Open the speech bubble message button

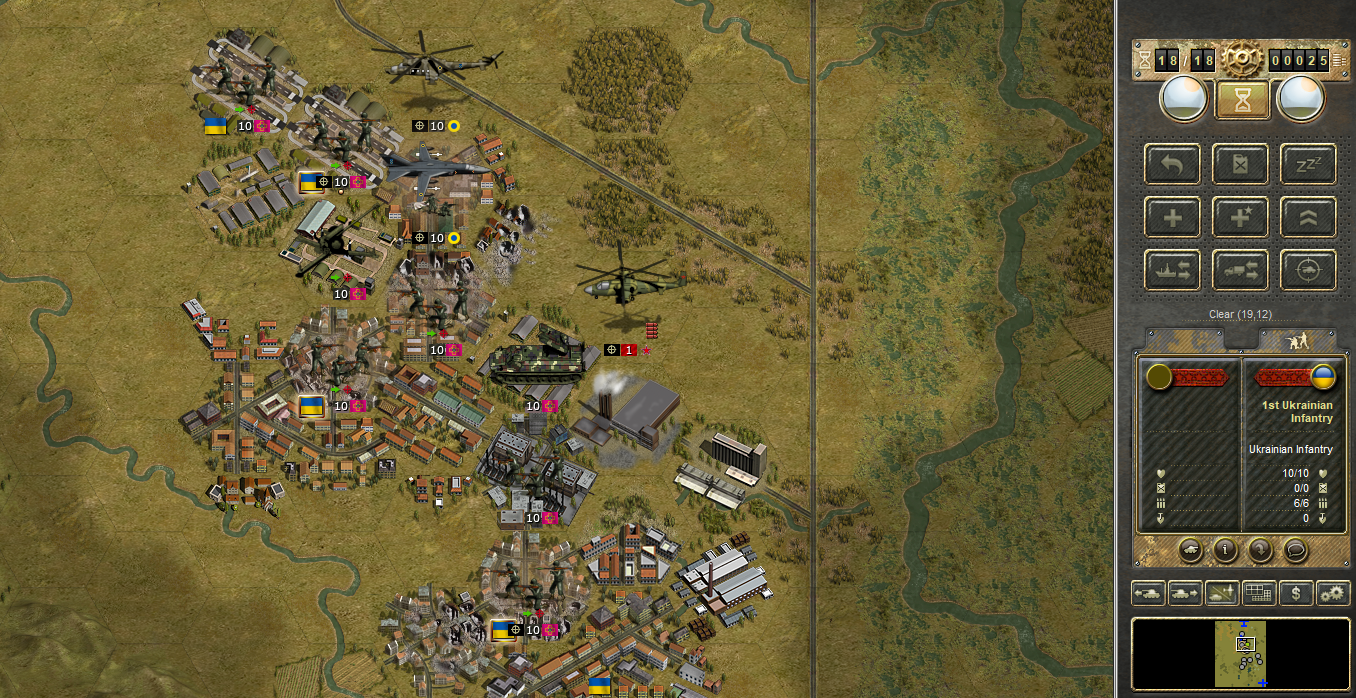1294,549
